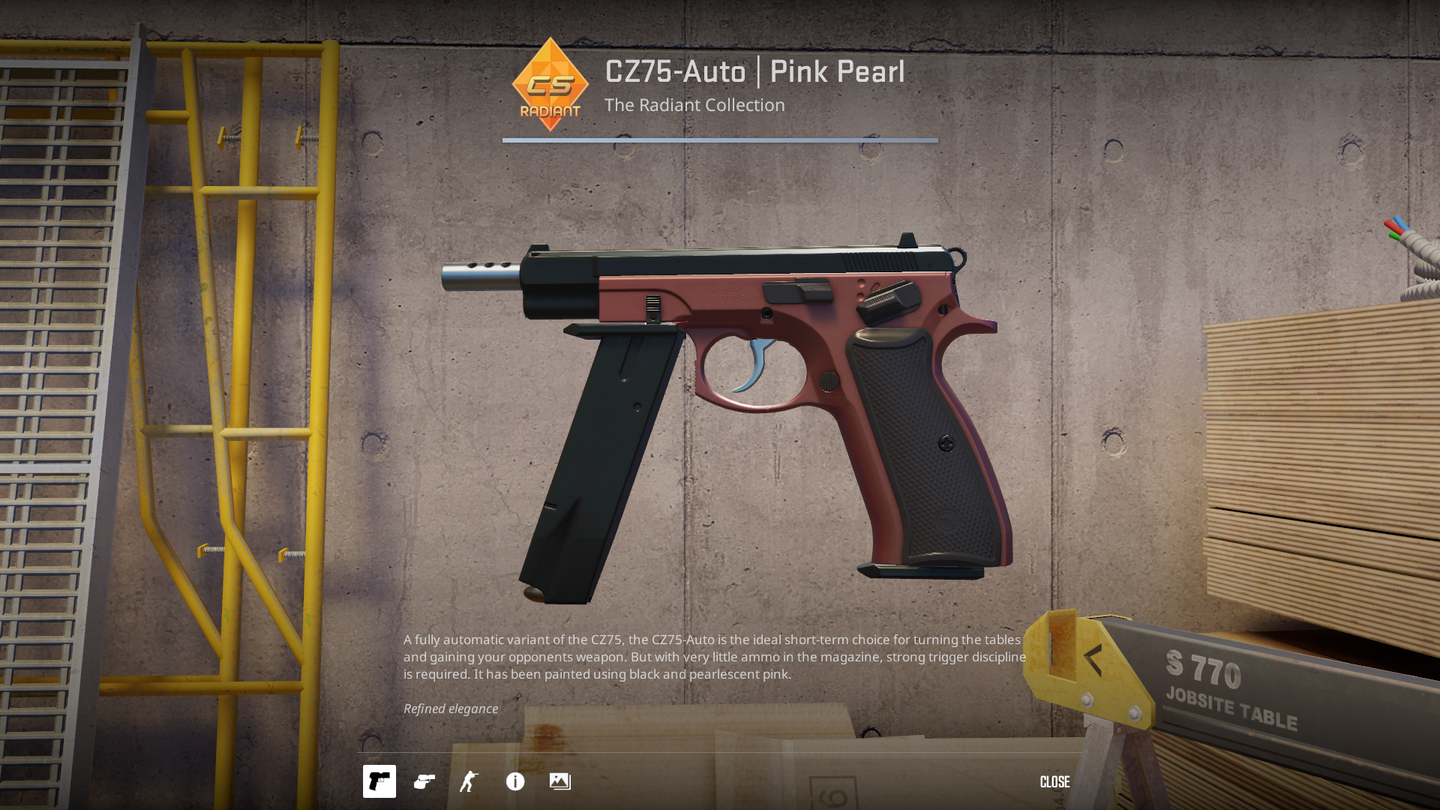Show the weapon on a character model
The height and width of the screenshot is (810, 1440).
(469, 781)
